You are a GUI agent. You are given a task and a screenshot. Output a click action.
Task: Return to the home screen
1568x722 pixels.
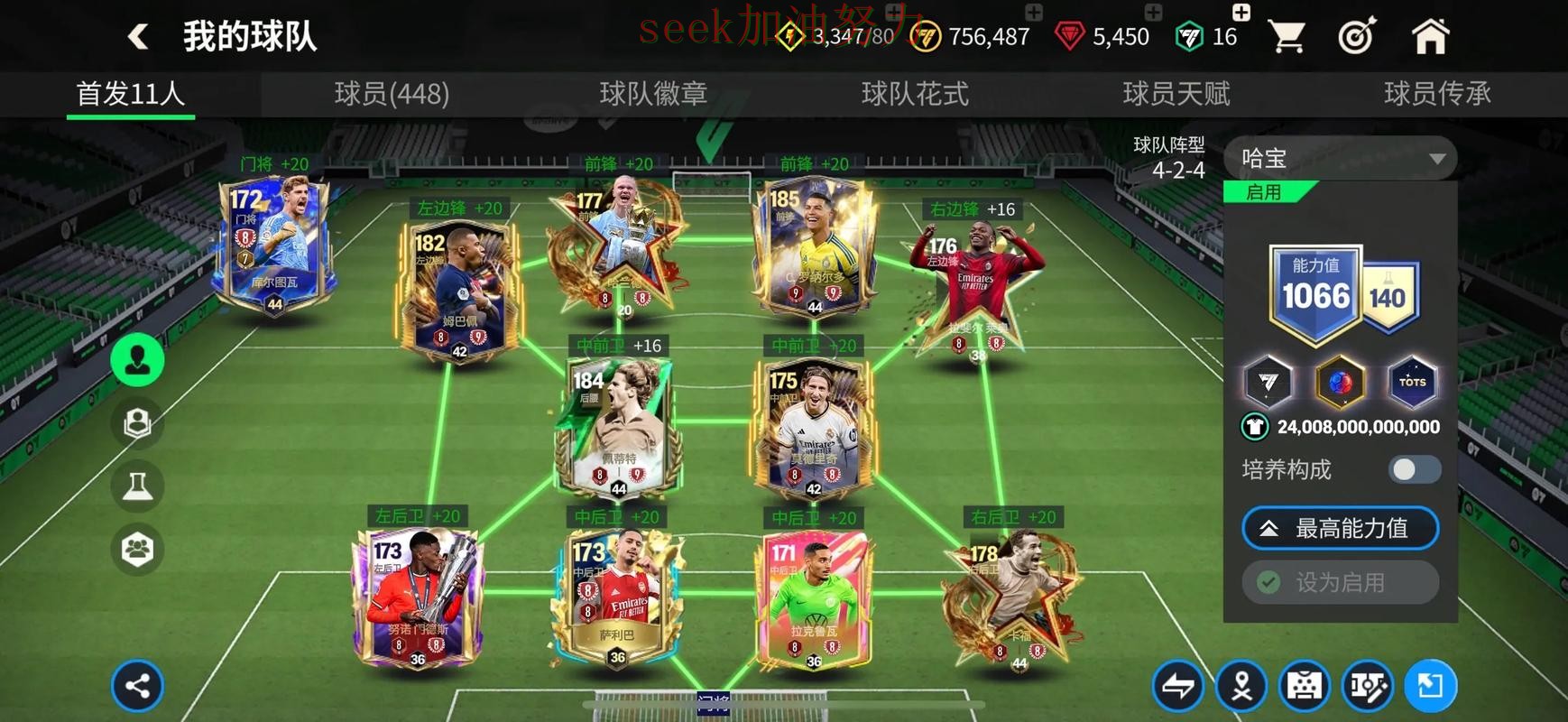pyautogui.click(x=1430, y=37)
